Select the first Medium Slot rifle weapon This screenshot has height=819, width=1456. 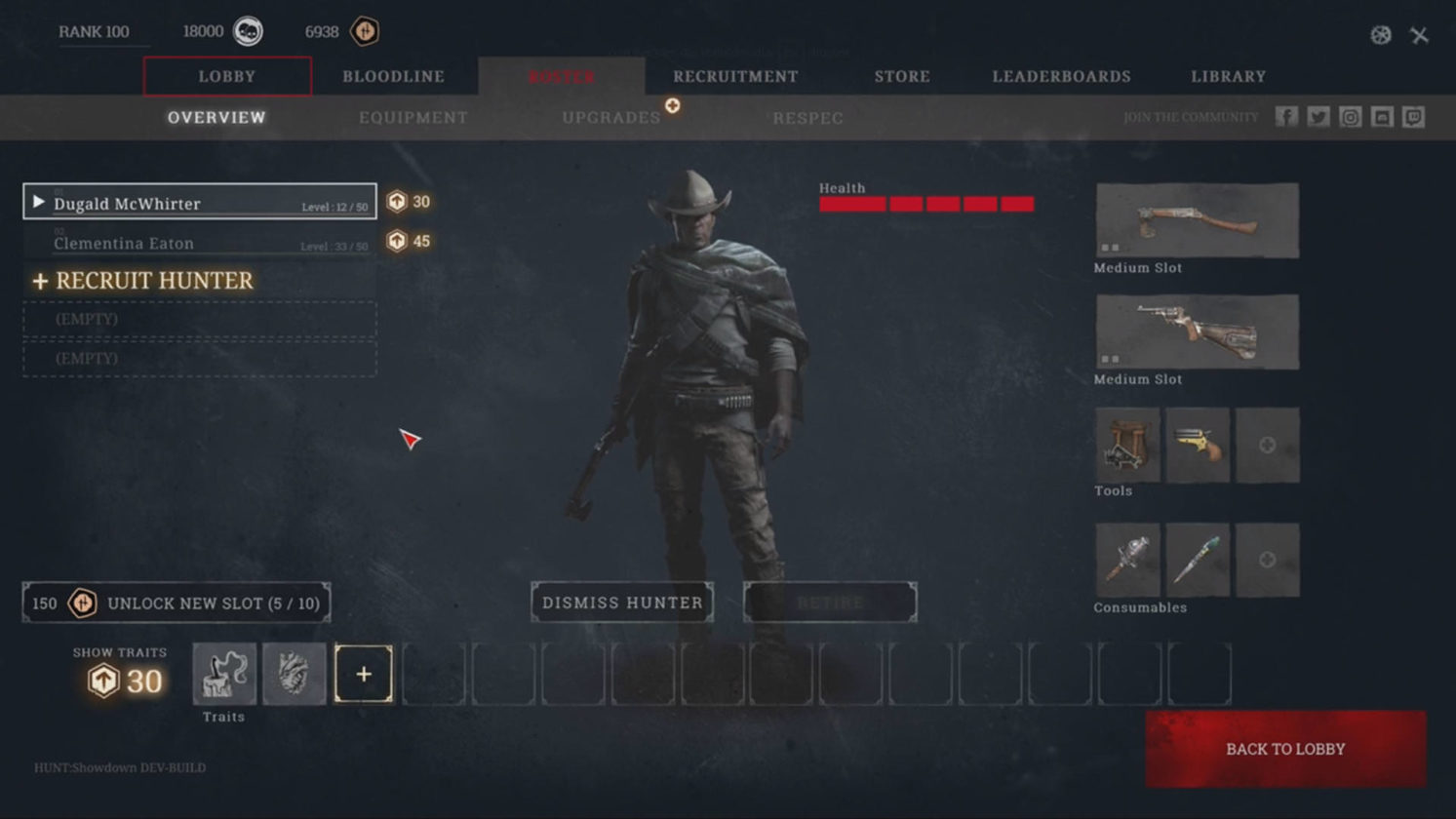(1196, 221)
